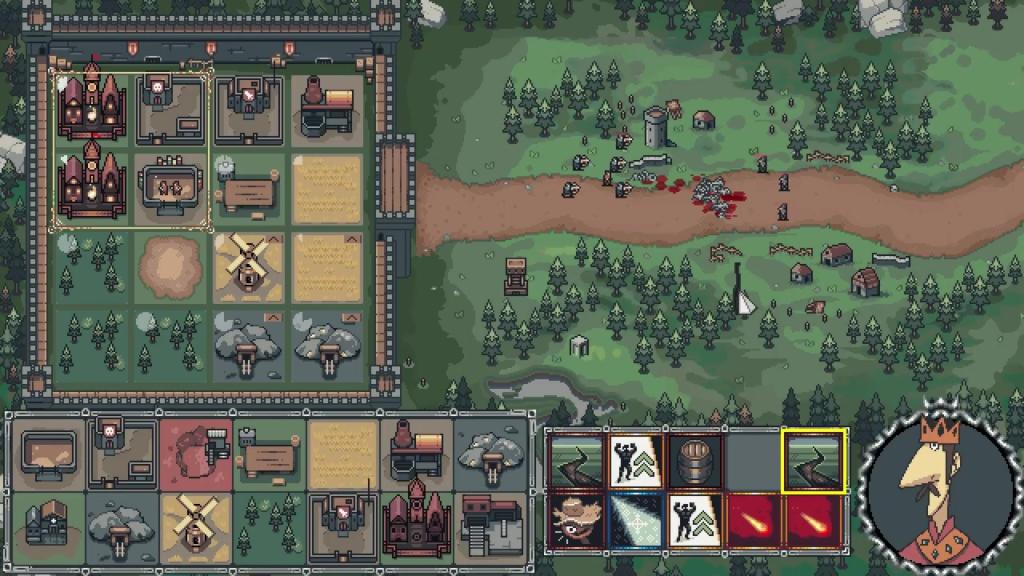Select the yellow-highlighted road path card
Screen dimensions: 1024x576
[814, 459]
